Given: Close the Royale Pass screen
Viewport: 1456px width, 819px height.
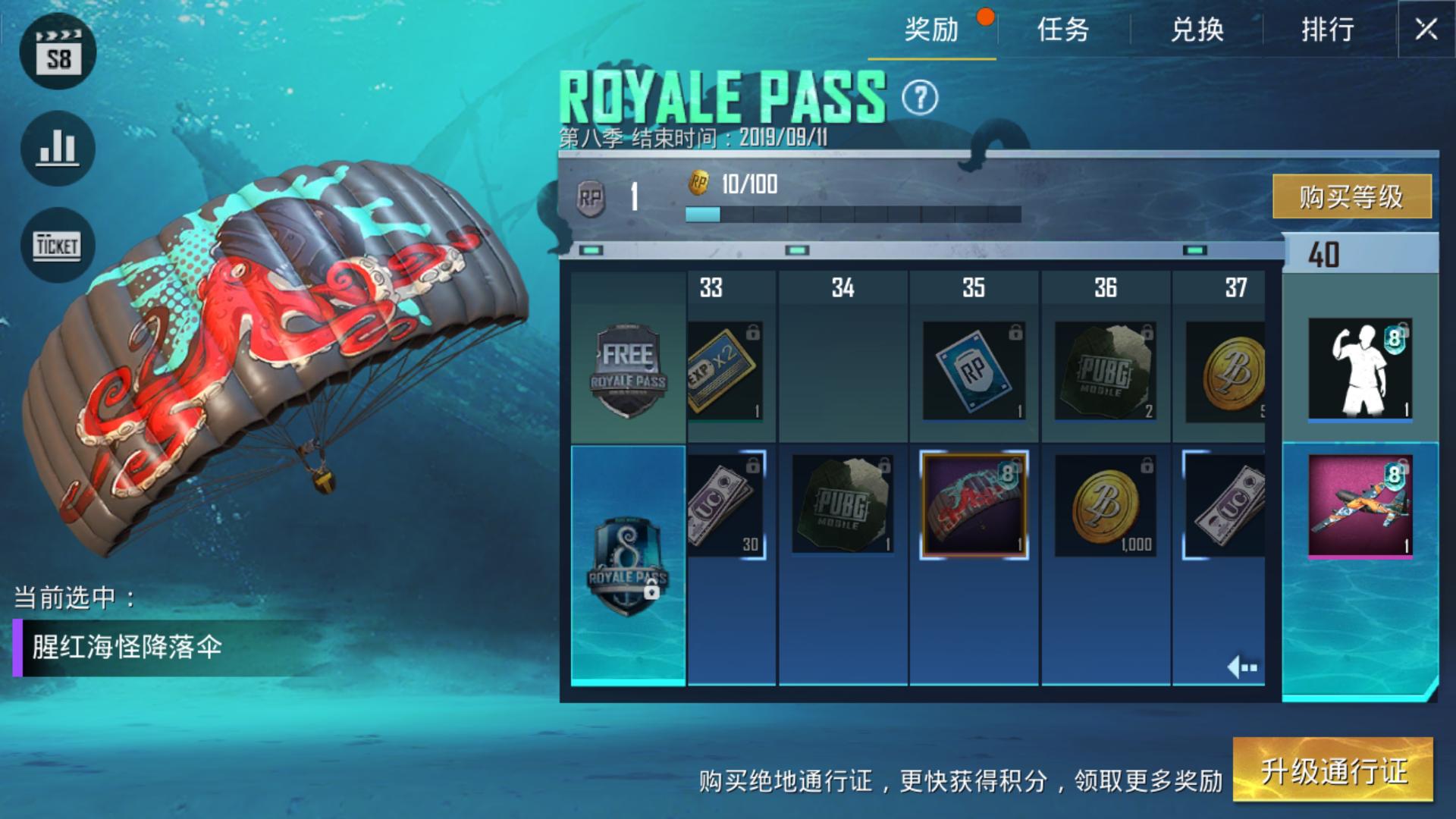Looking at the screenshot, I should [x=1426, y=30].
